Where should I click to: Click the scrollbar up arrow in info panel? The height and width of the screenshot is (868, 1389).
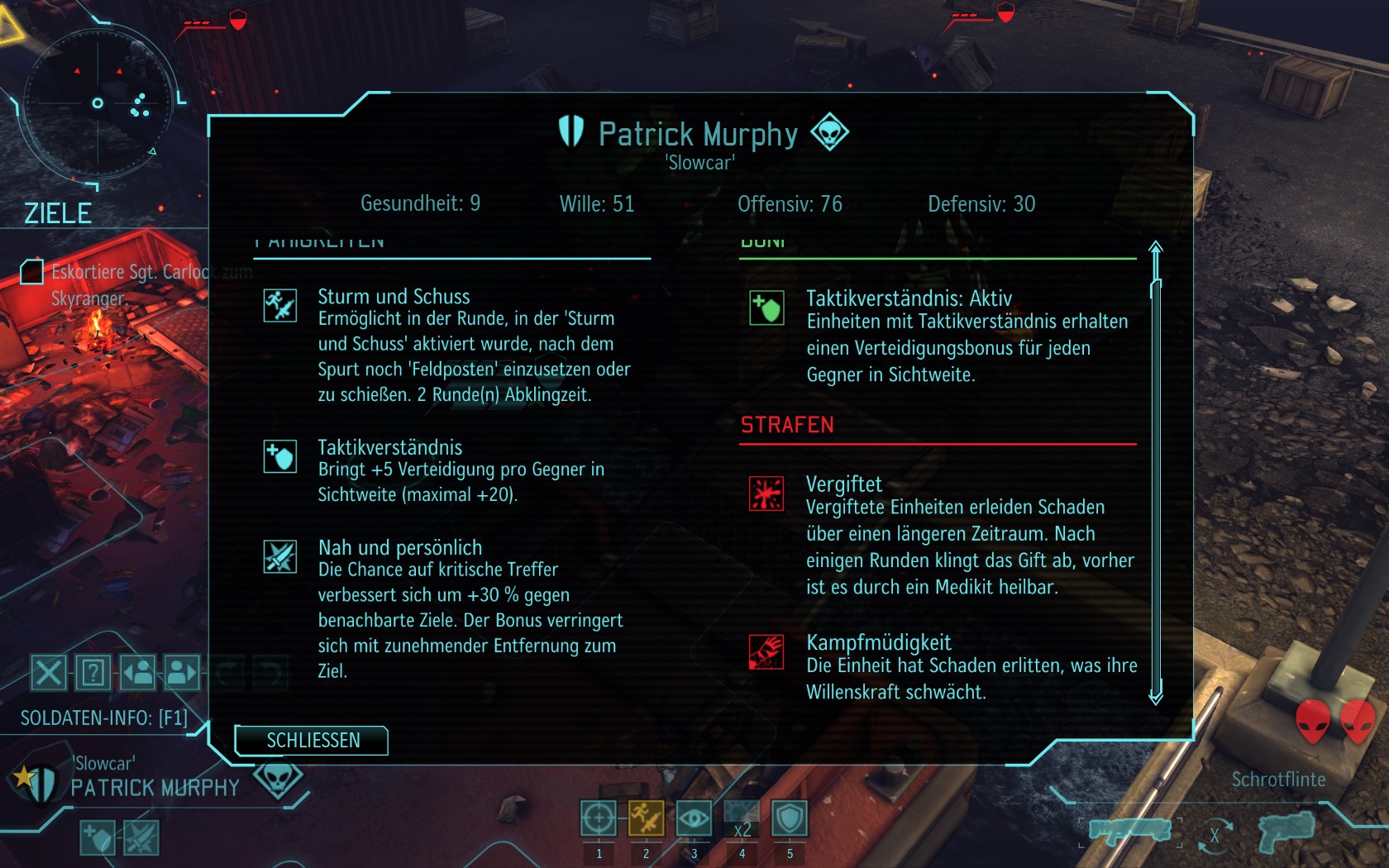[1156, 247]
